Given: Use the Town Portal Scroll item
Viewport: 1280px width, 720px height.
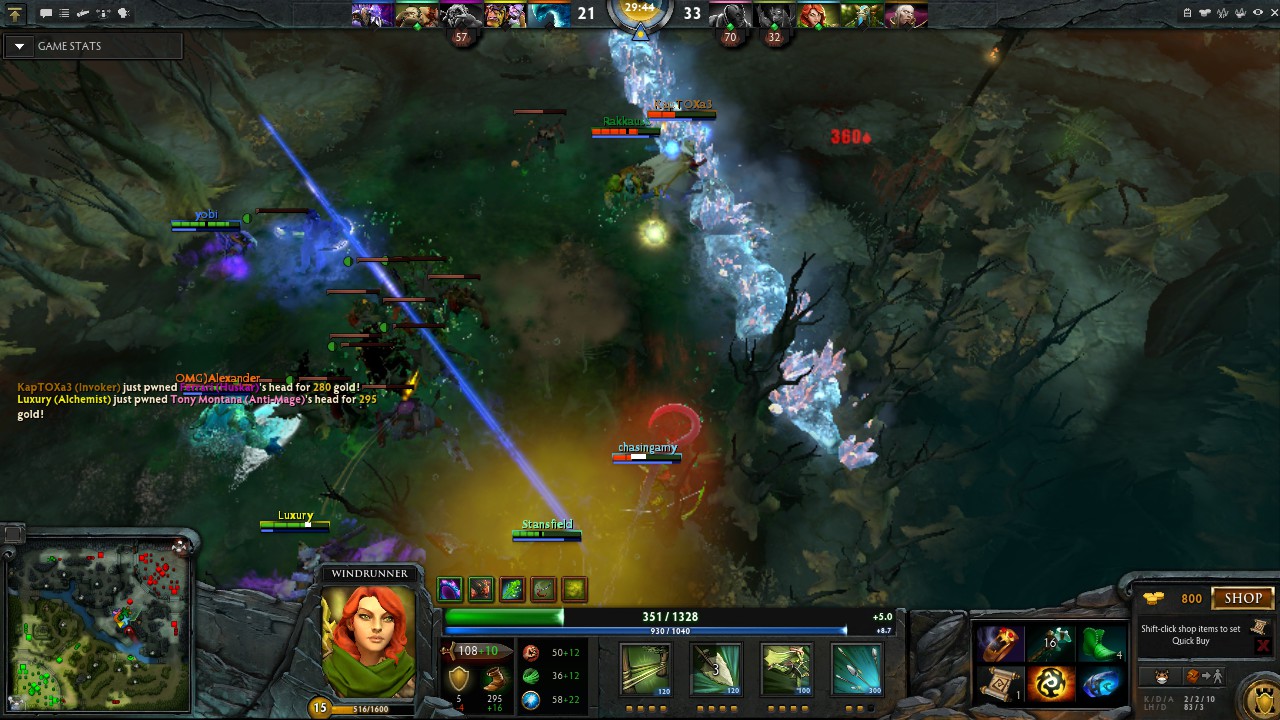Looking at the screenshot, I should coord(1000,683).
